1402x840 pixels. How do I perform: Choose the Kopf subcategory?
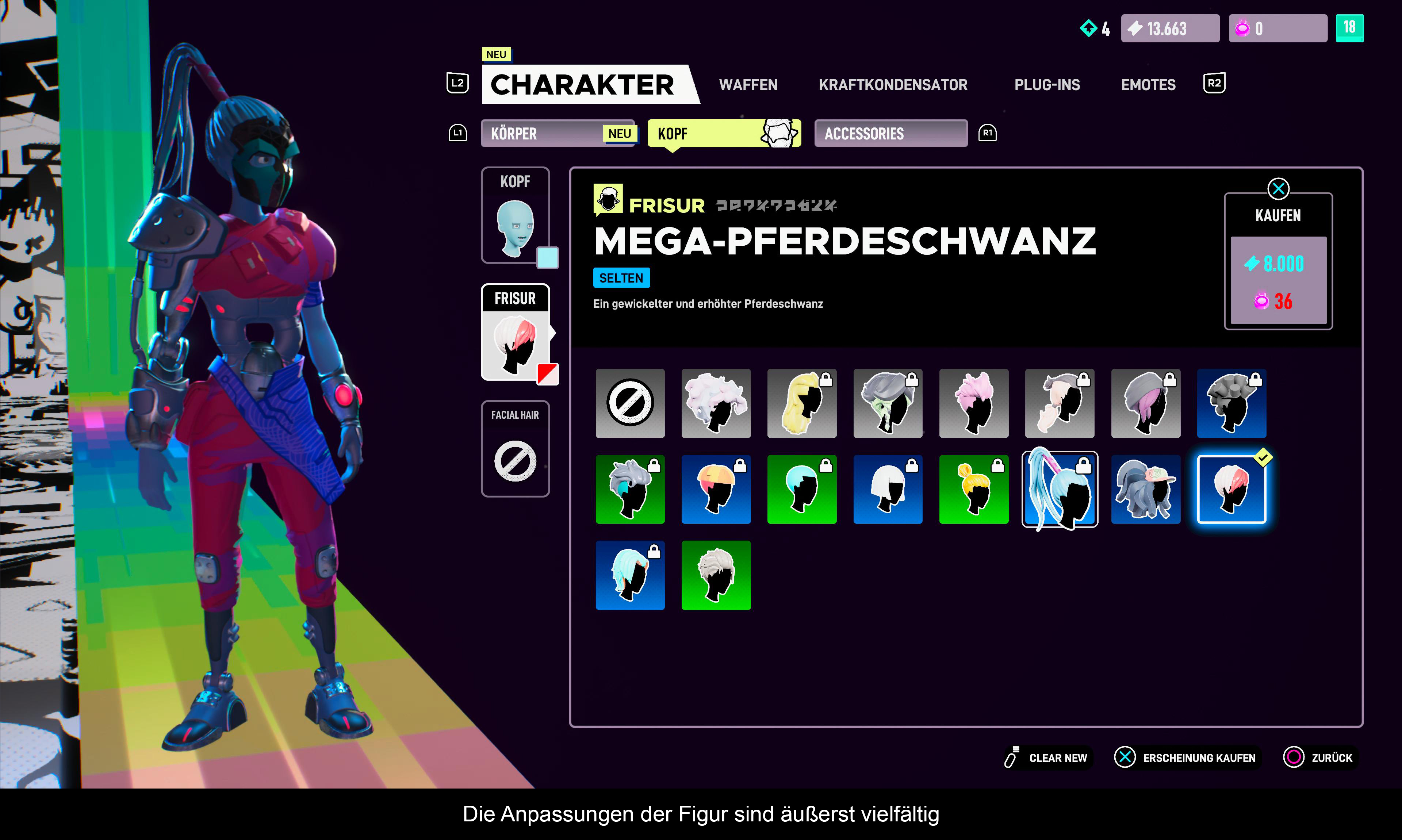tap(723, 134)
